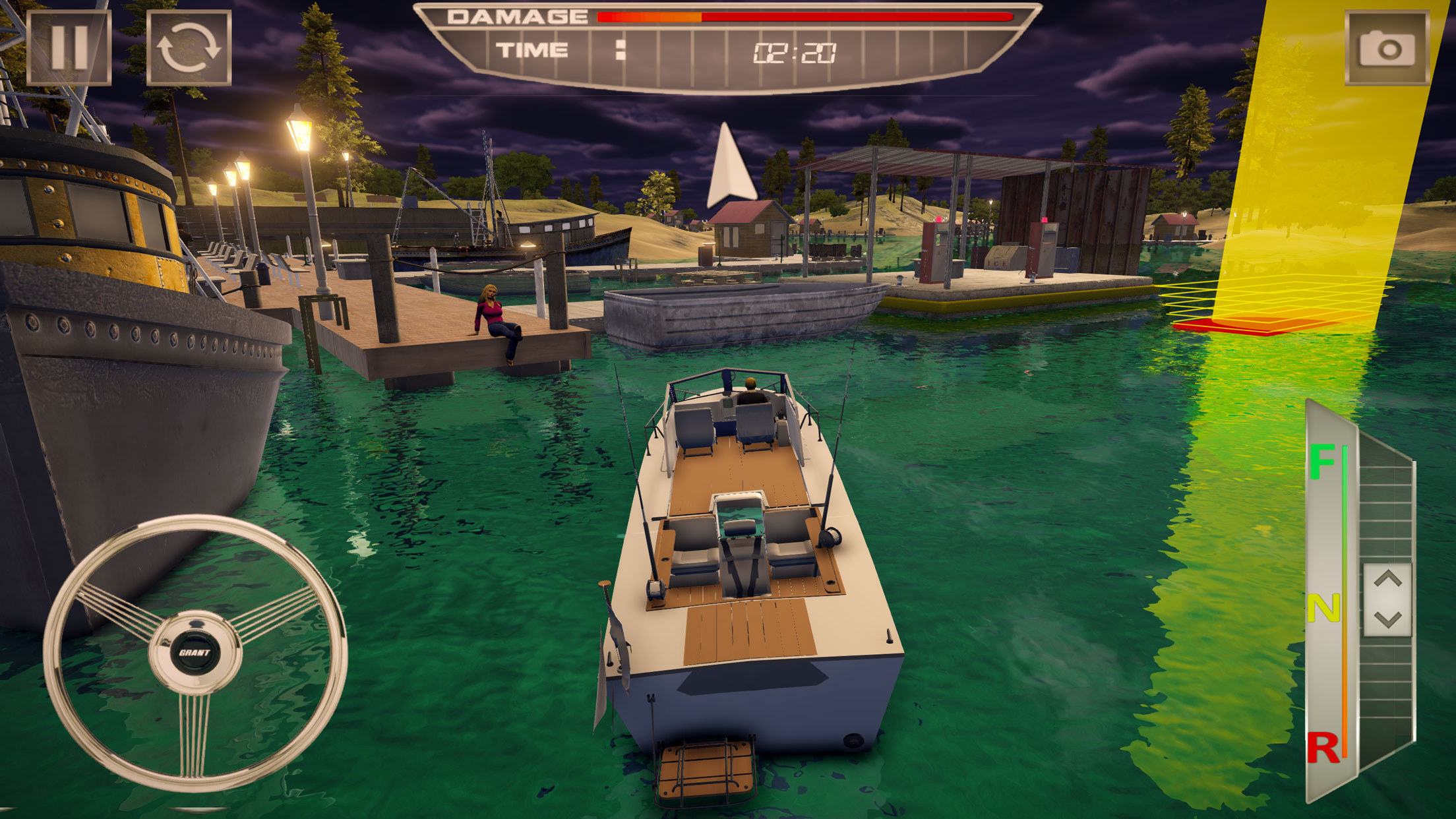Restart the level with the circular arrows

point(189,47)
